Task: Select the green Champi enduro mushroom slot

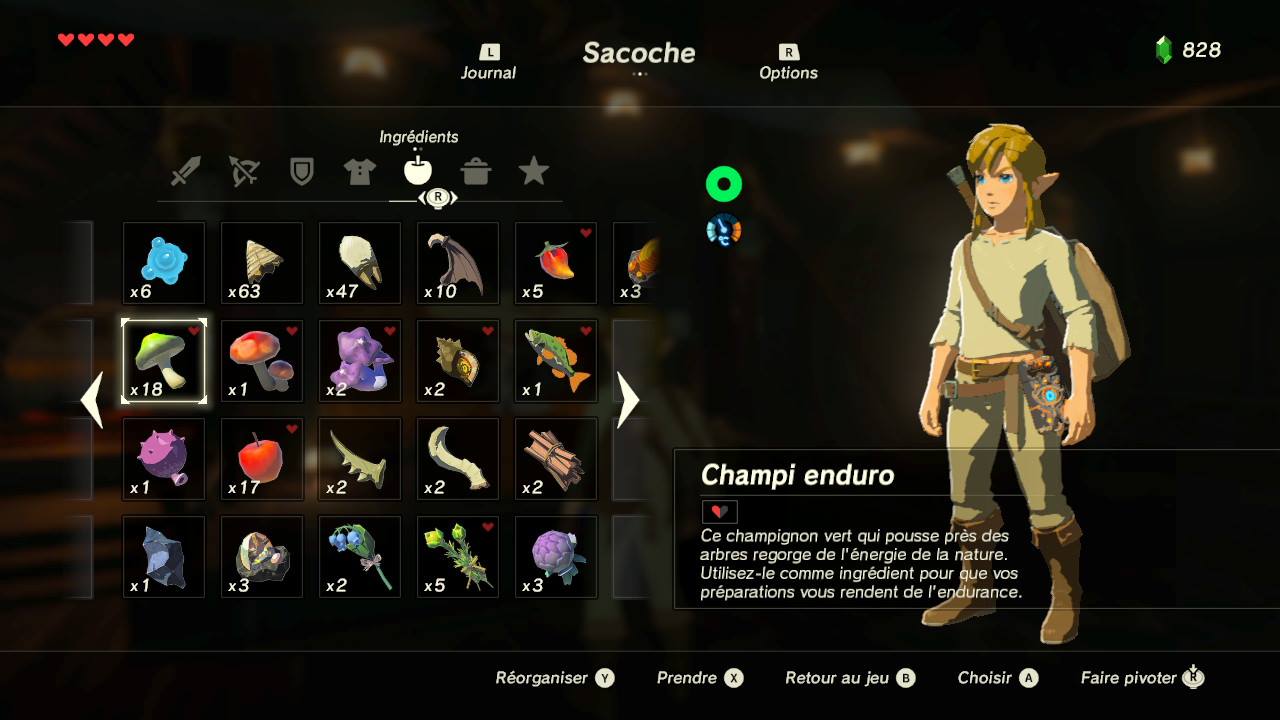Action: click(164, 361)
